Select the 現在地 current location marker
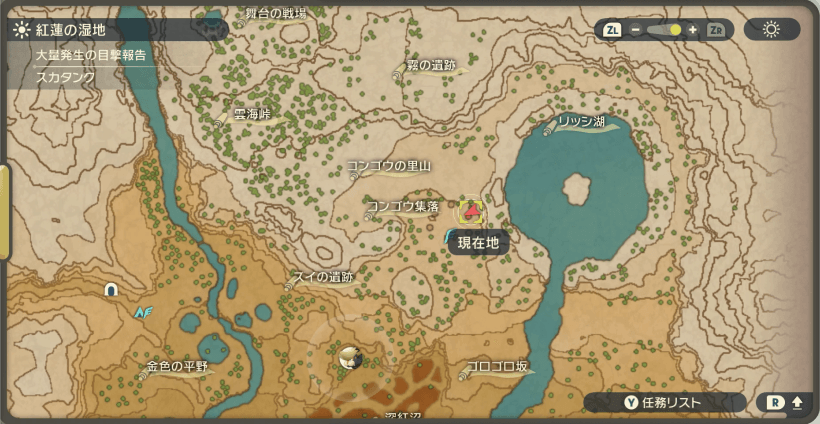Viewport: 820px width, 424px height. coord(470,211)
